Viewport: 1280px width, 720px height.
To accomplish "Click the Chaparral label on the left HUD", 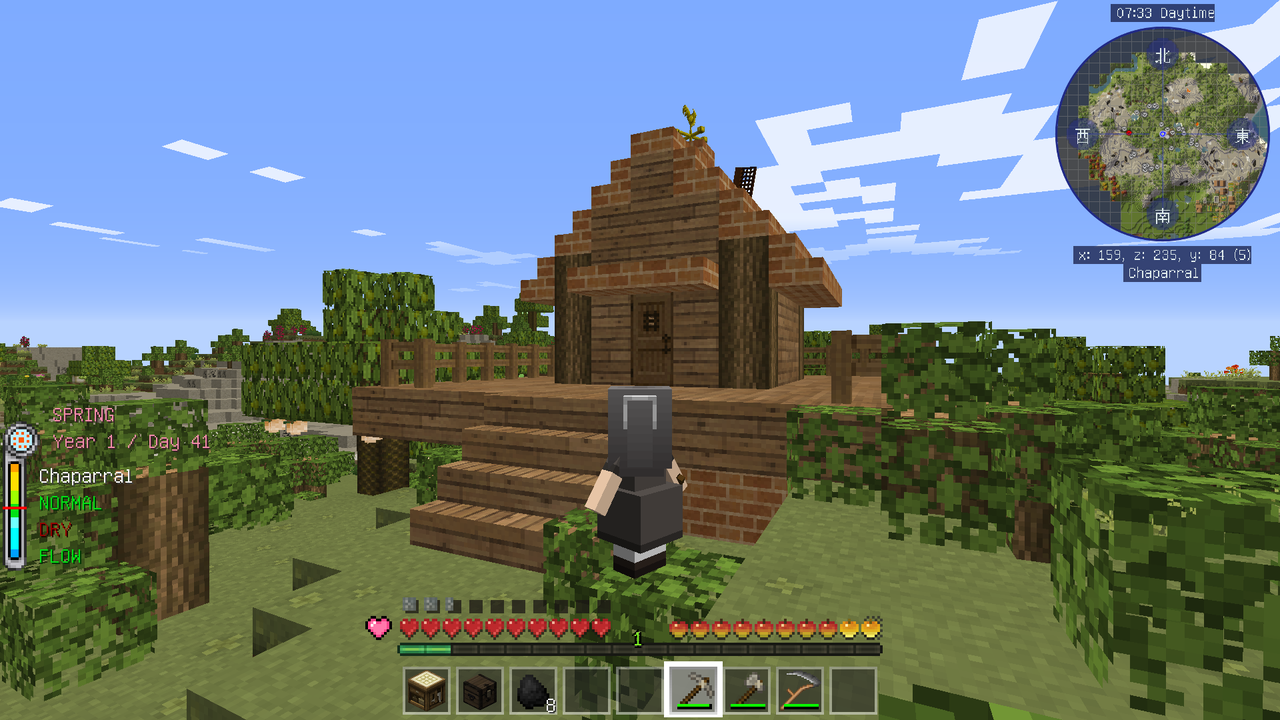I will pyautogui.click(x=83, y=476).
